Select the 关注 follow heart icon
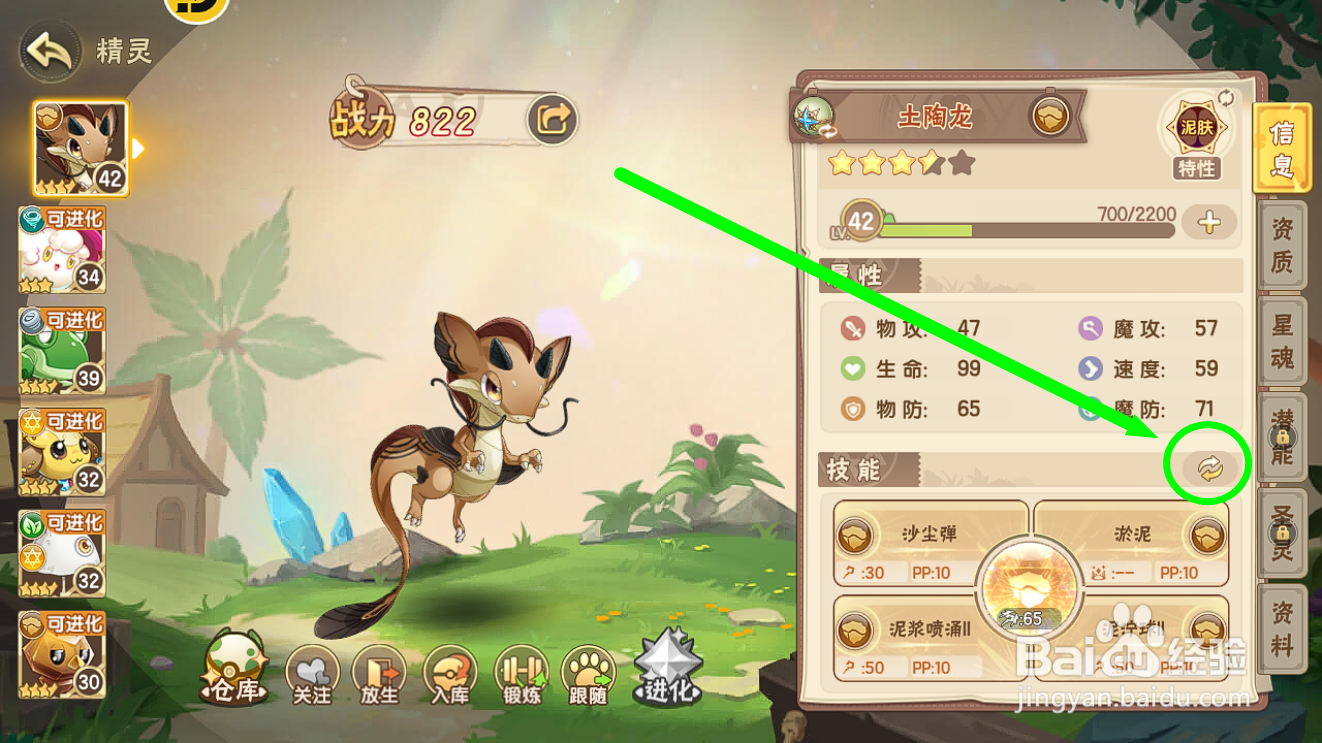Screen dimensions: 1322x743 point(311,672)
